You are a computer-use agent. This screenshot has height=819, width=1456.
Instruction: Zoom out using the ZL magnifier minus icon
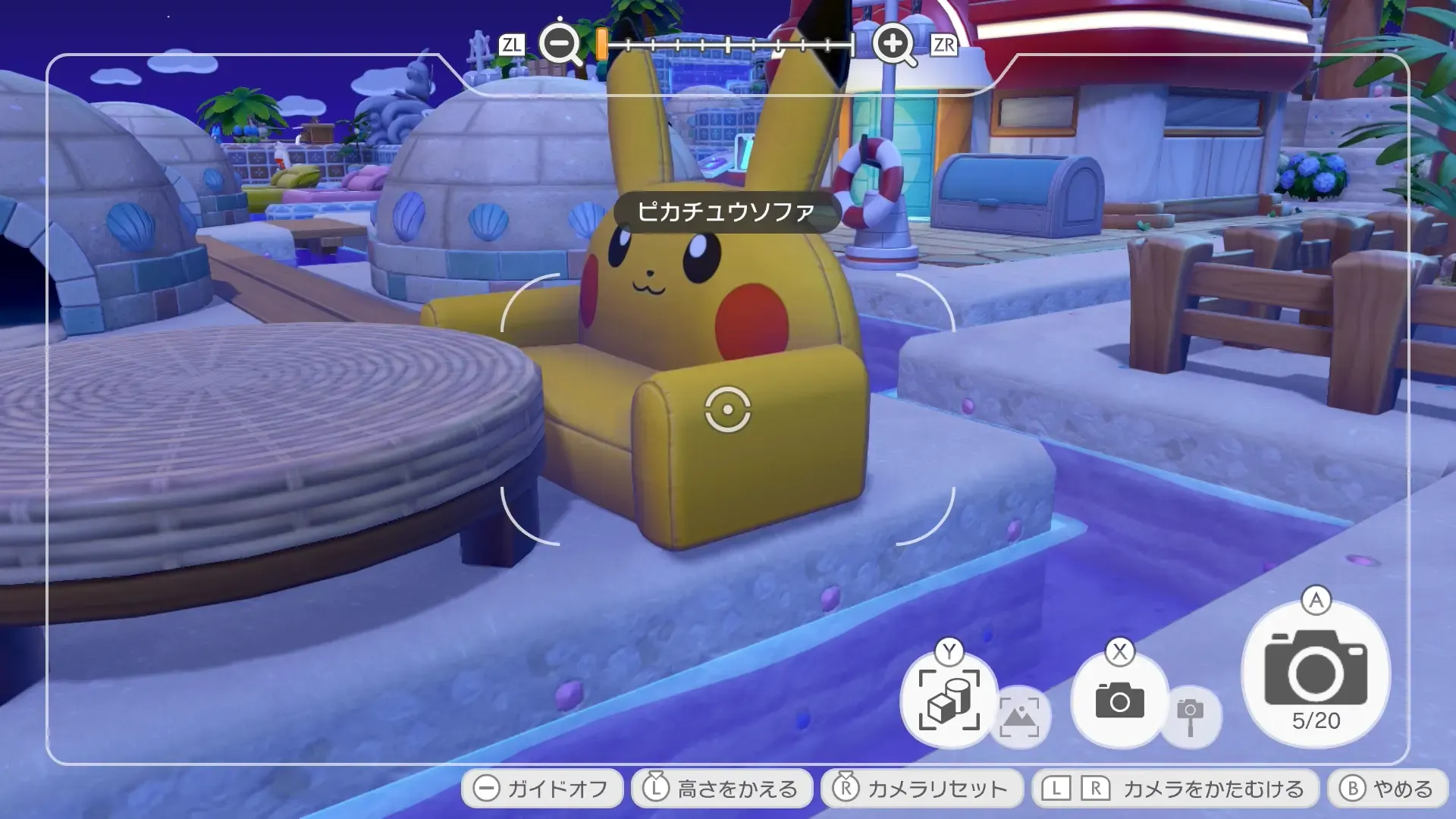click(x=559, y=44)
